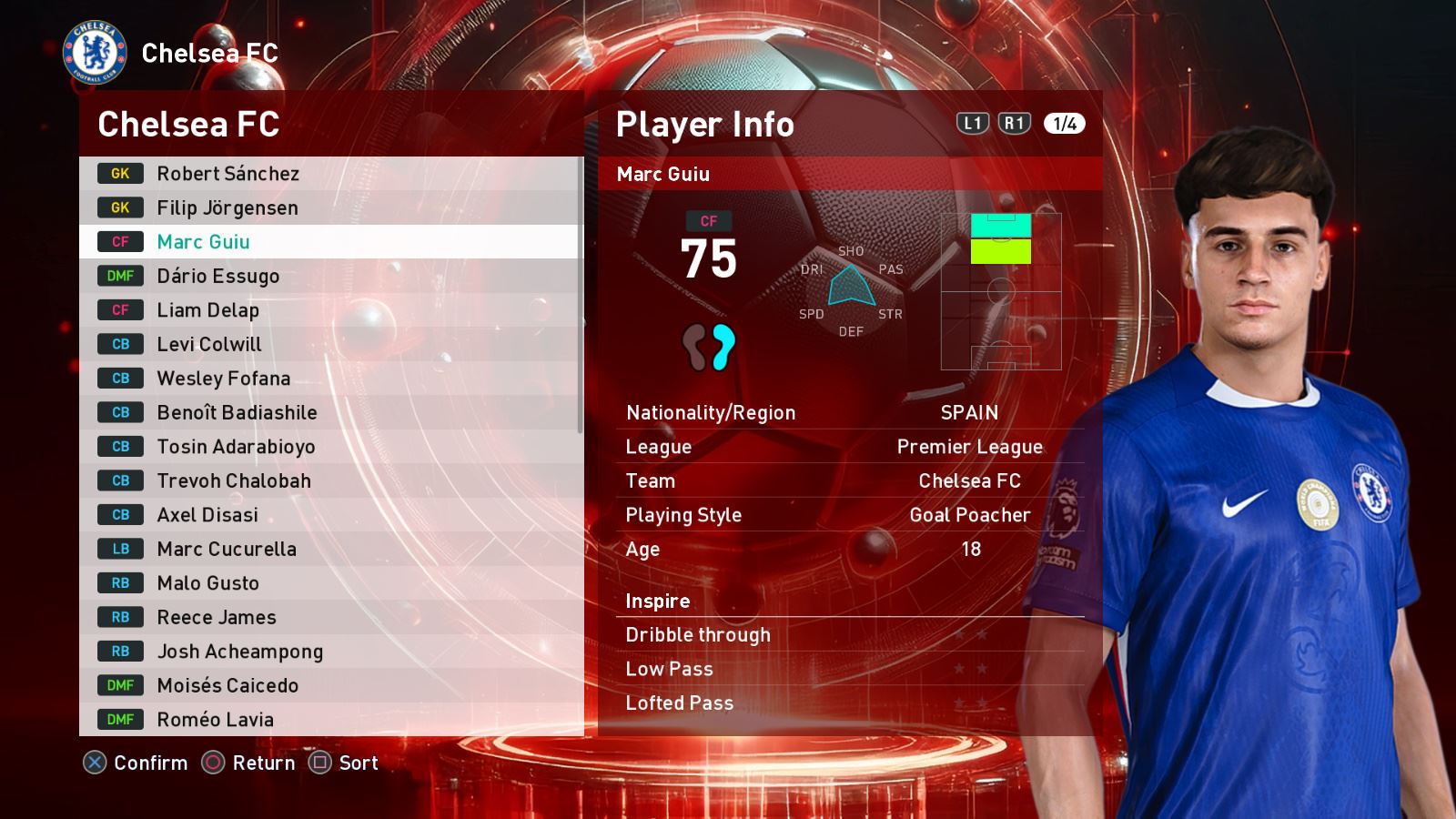
Task: Pick Moisés Caicedo
Action: (328, 685)
